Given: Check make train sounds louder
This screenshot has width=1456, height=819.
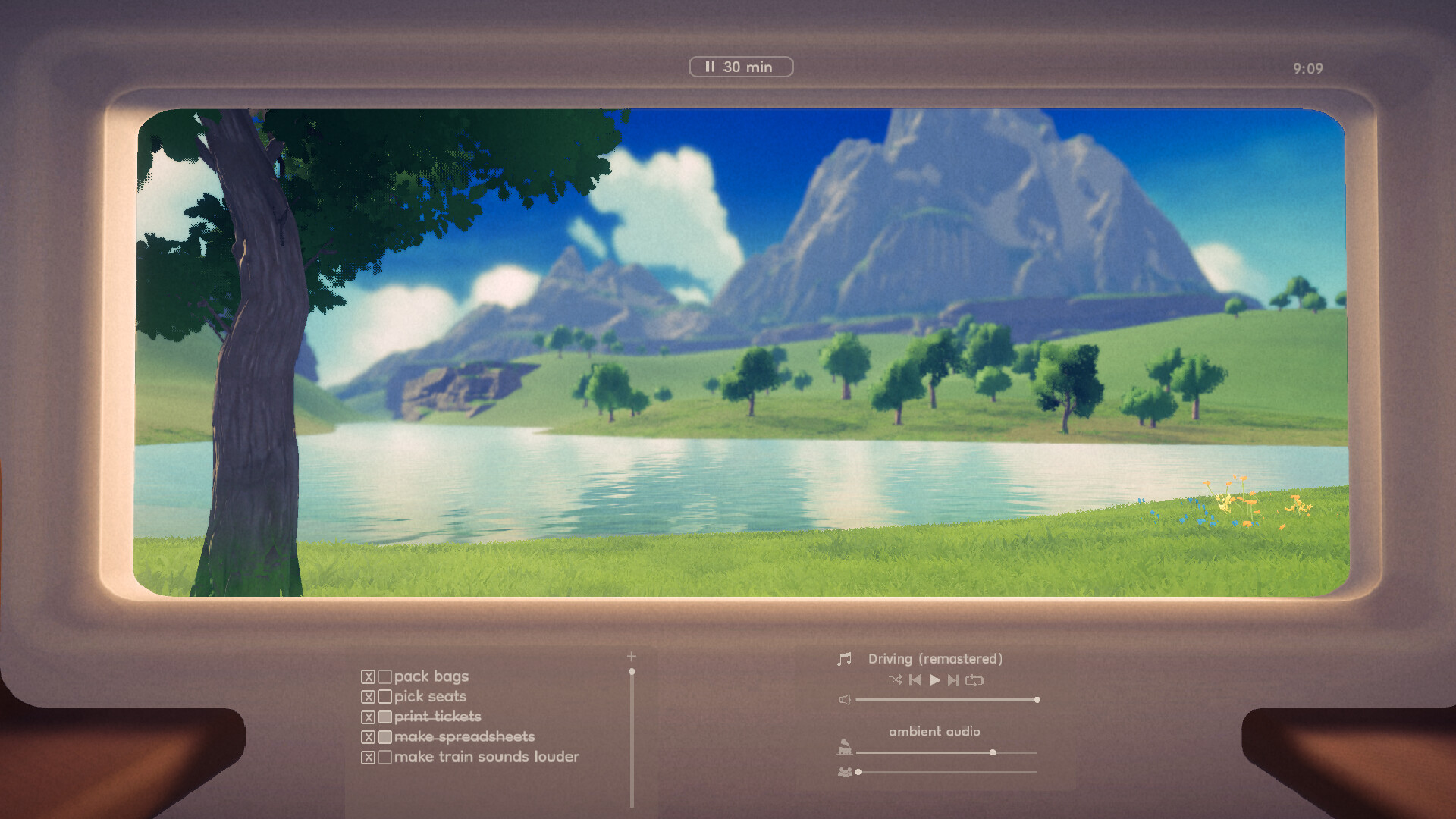Looking at the screenshot, I should pyautogui.click(x=386, y=757).
